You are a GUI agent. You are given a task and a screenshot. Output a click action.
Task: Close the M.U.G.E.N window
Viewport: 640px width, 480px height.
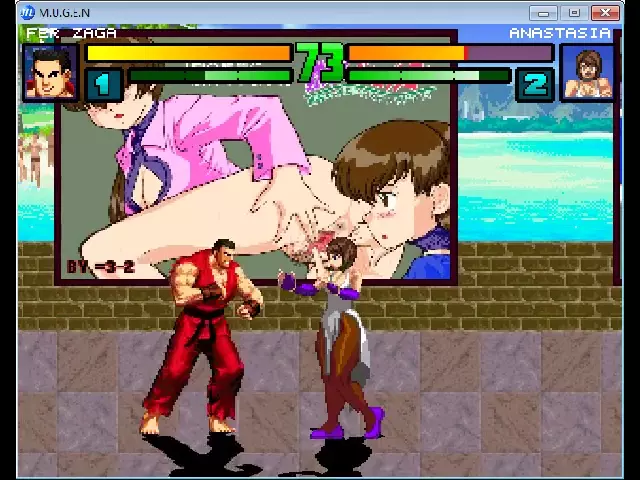(605, 13)
